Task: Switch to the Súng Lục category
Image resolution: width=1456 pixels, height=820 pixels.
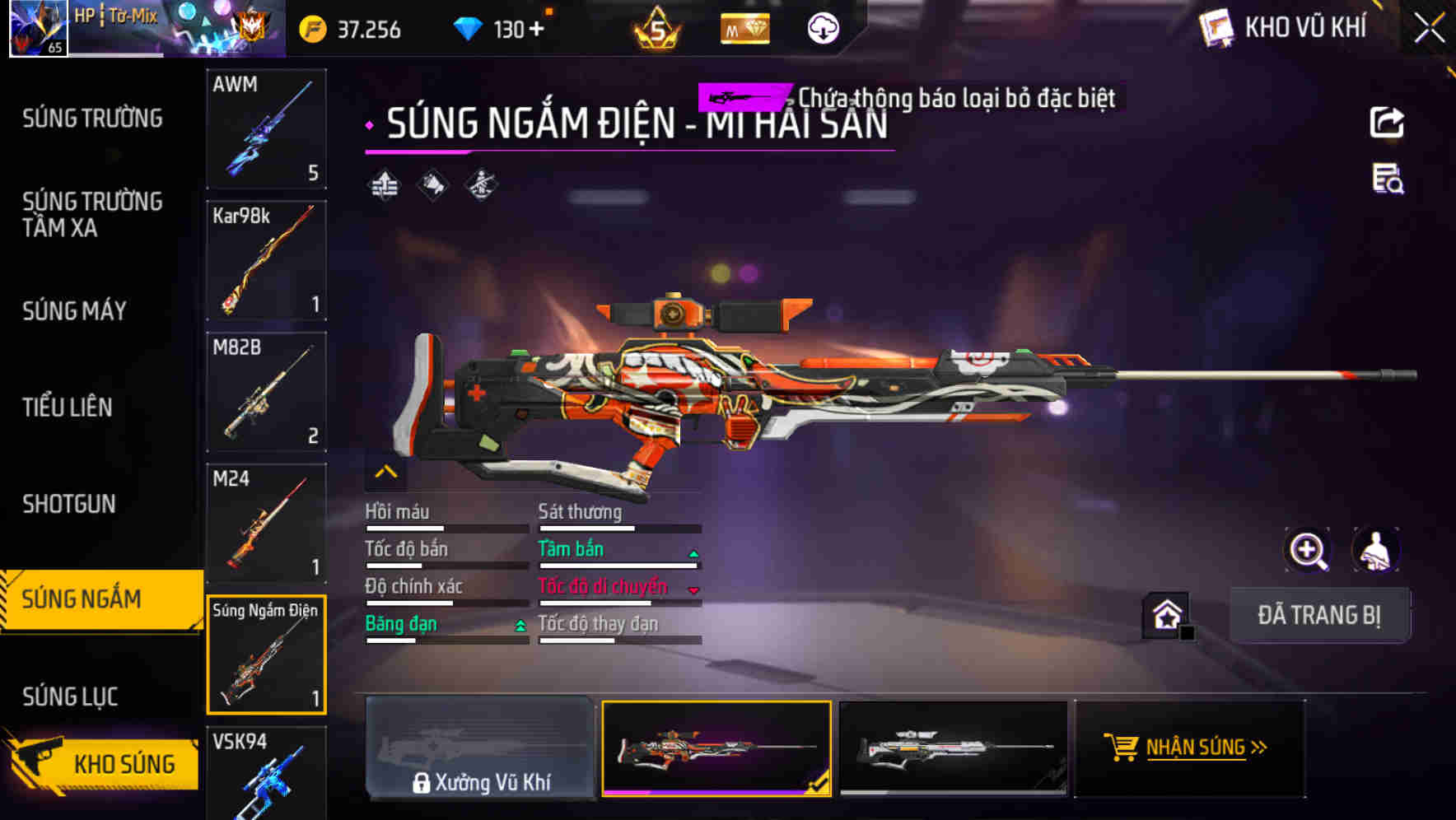Action: [x=70, y=697]
